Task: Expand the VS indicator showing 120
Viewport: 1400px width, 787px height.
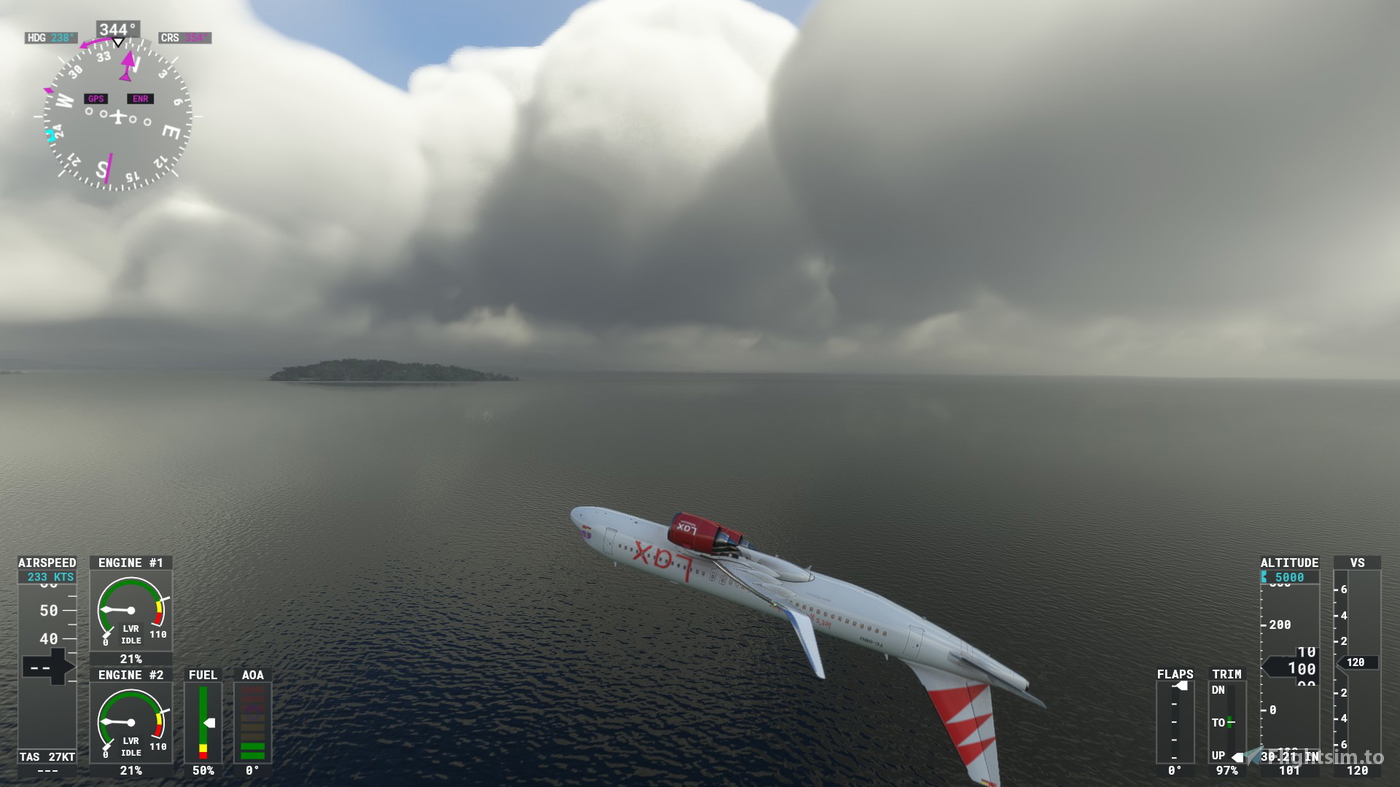Action: [1357, 661]
